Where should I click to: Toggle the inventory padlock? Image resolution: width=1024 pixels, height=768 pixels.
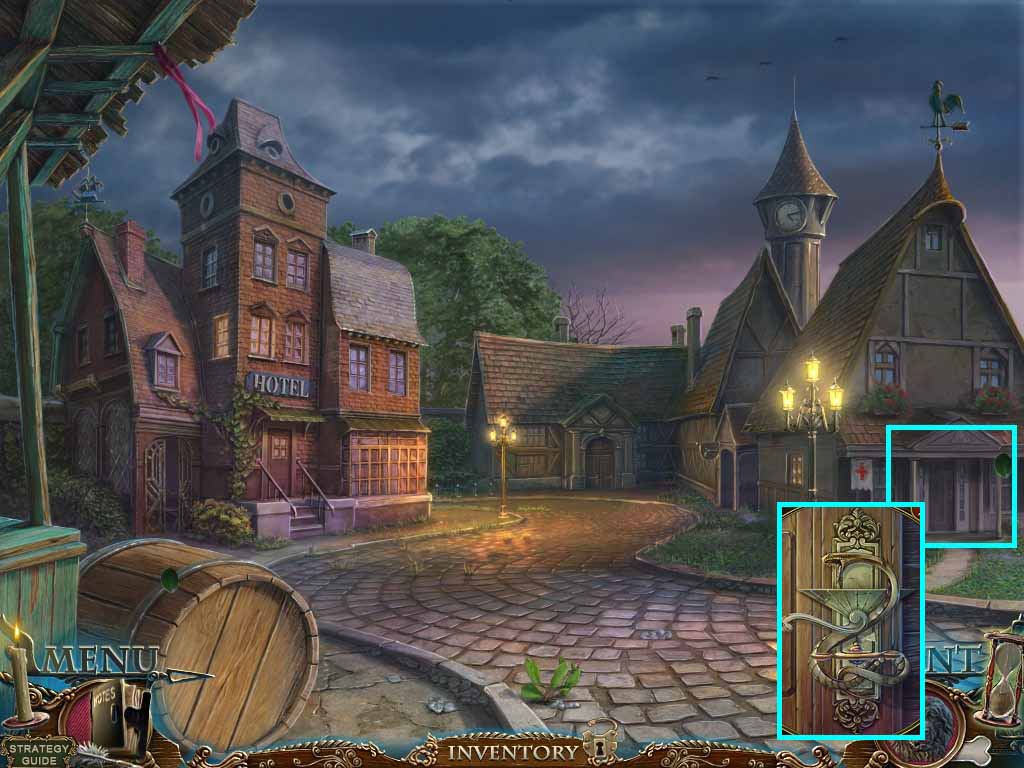pyautogui.click(x=600, y=740)
